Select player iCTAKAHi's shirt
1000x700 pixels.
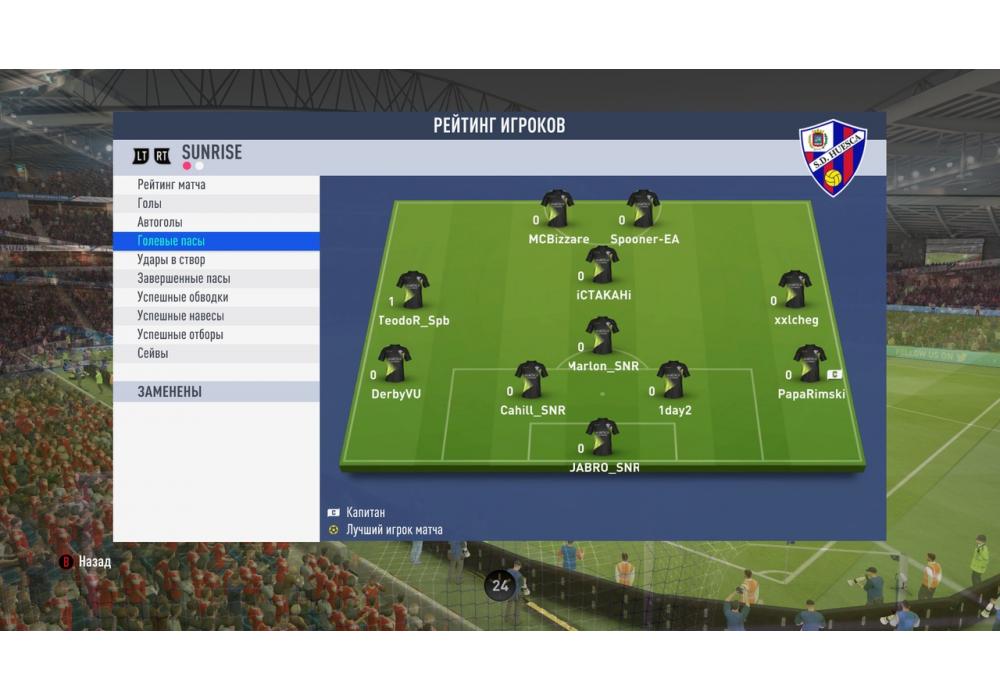(x=602, y=265)
